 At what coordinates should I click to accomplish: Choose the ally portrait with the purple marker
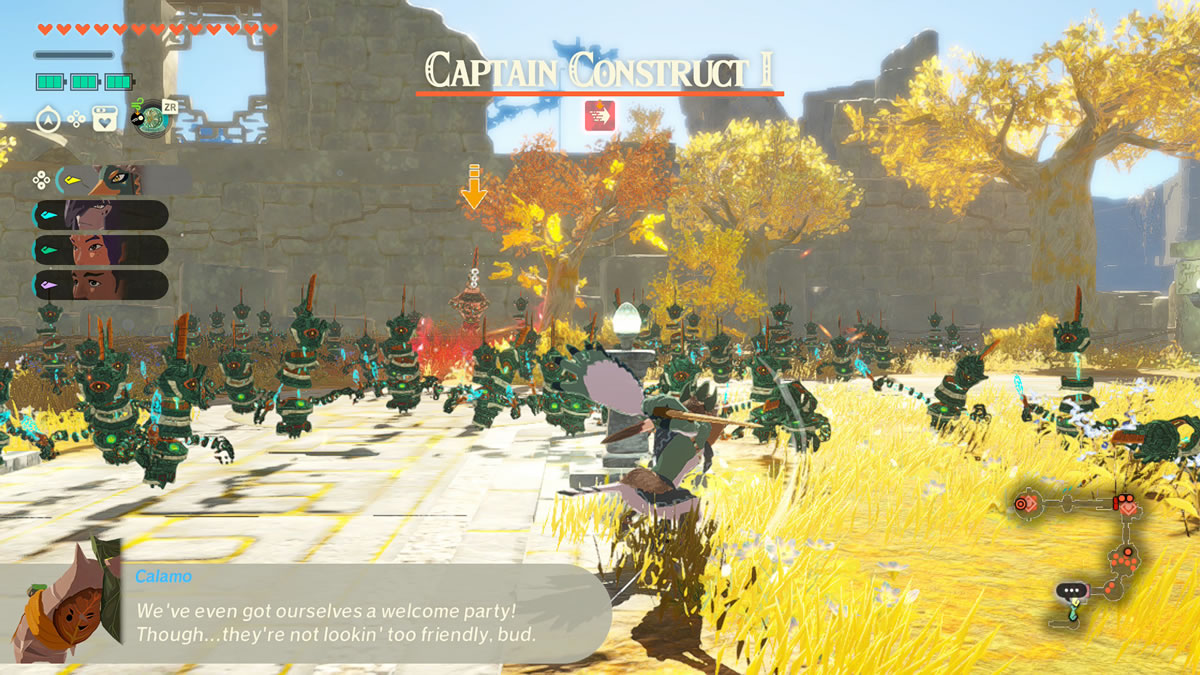100,284
